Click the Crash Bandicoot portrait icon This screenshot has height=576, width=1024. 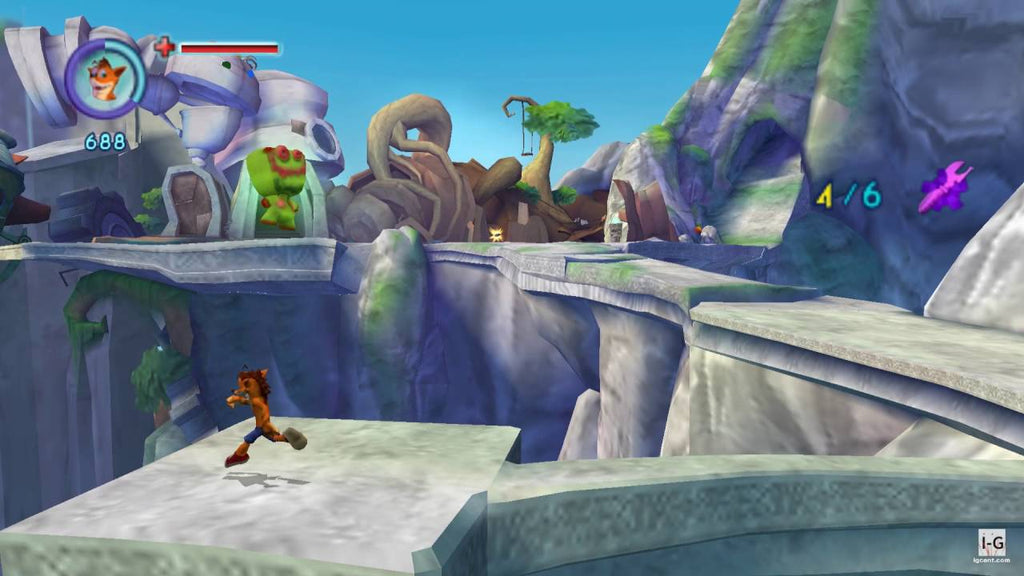point(105,77)
